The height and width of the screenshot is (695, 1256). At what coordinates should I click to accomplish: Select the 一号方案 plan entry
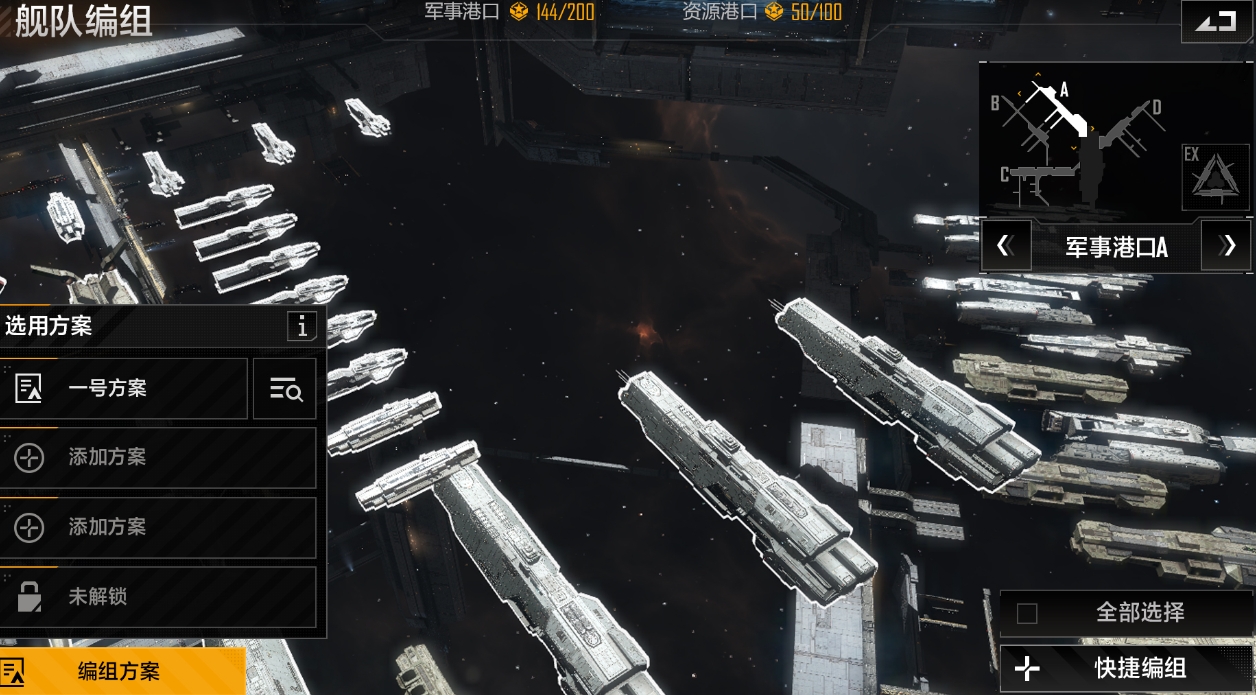pos(123,388)
